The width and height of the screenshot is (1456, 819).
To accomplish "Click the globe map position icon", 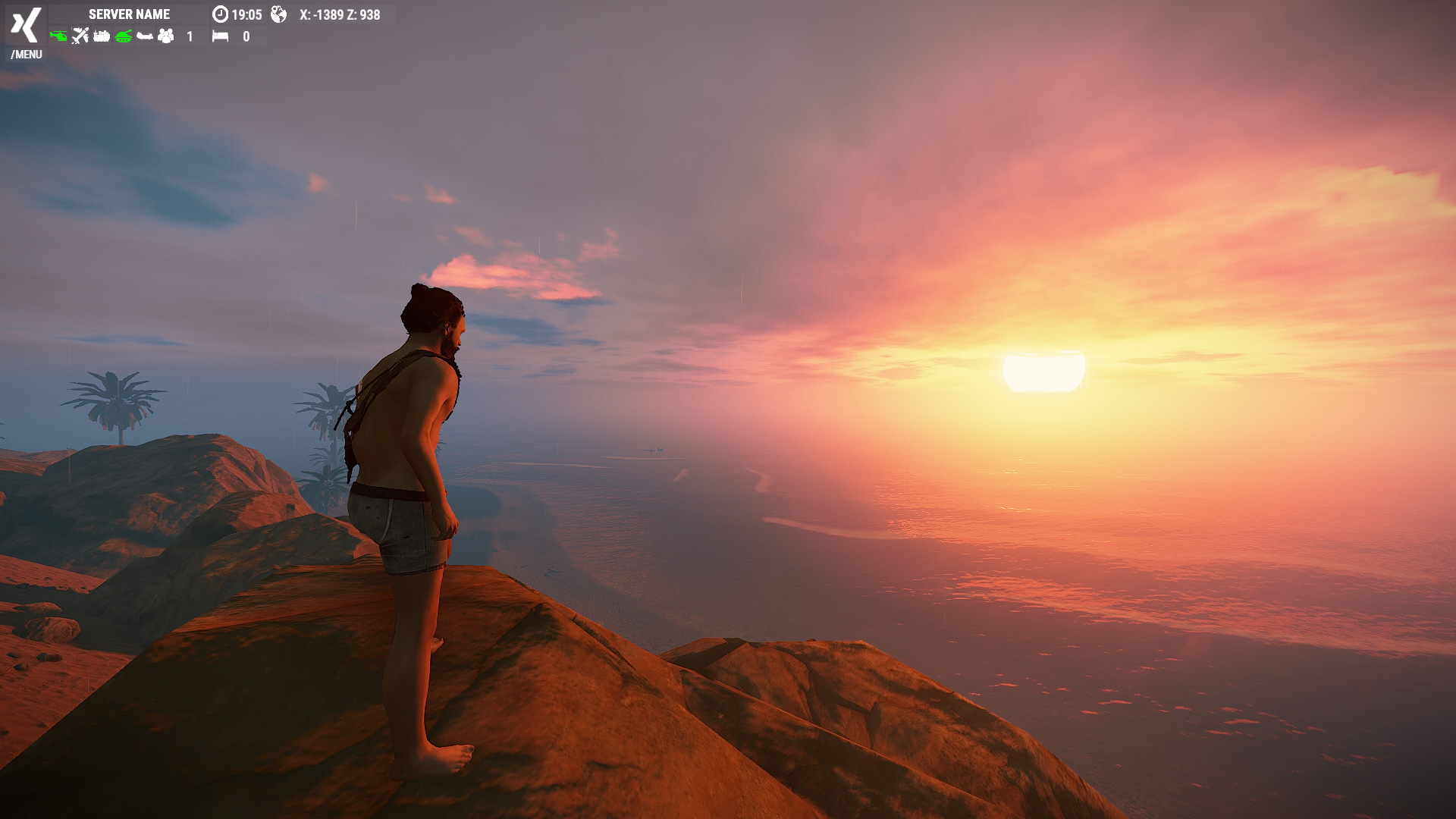I will click(278, 14).
